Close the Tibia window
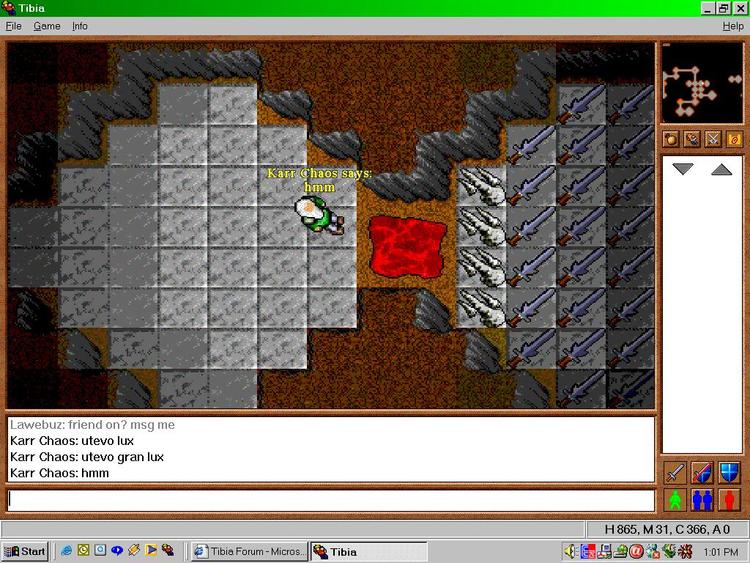The image size is (750, 563). pyautogui.click(x=740, y=8)
